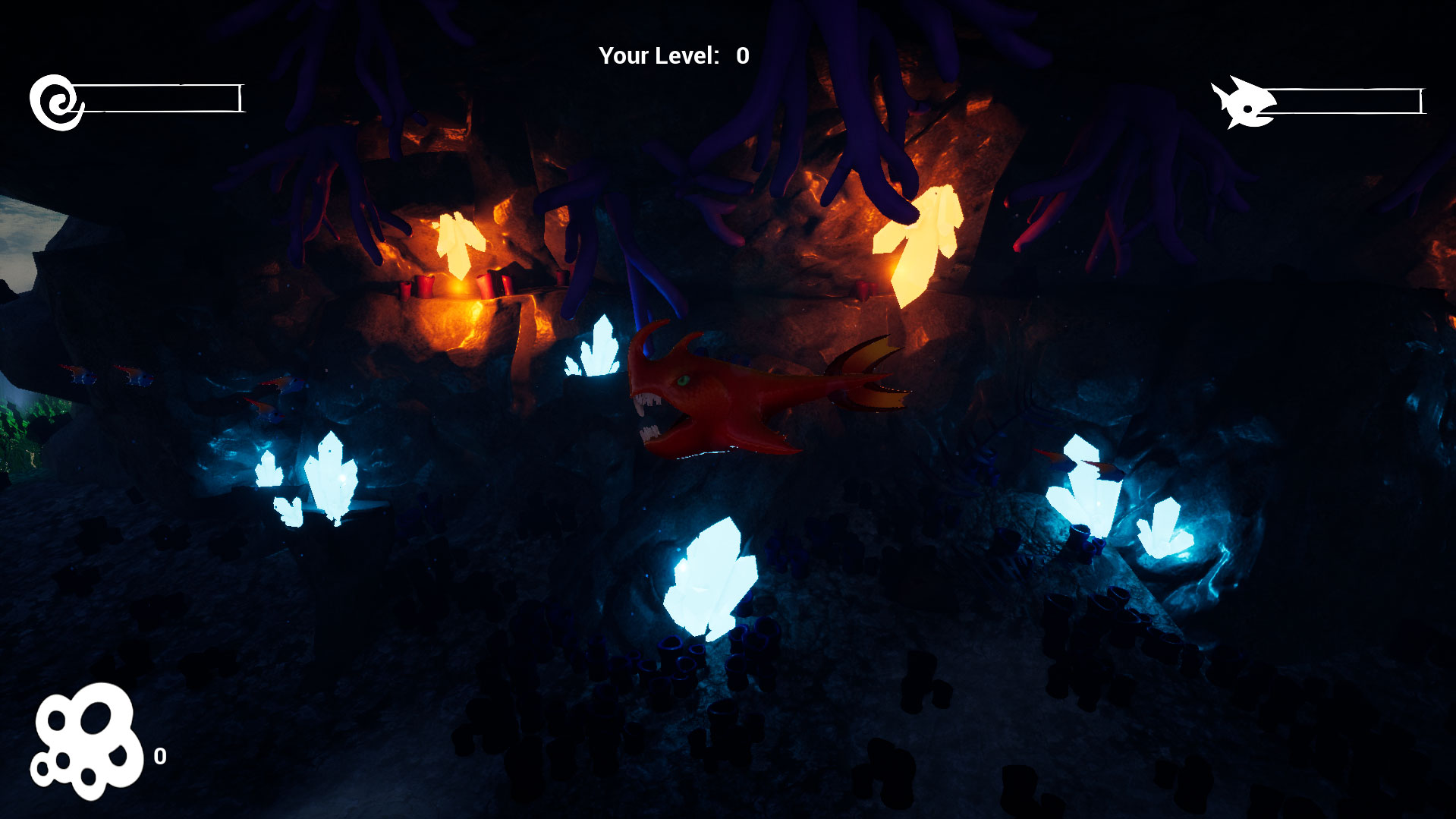
Task: Click the white spiral shell icon
Action: 56,102
